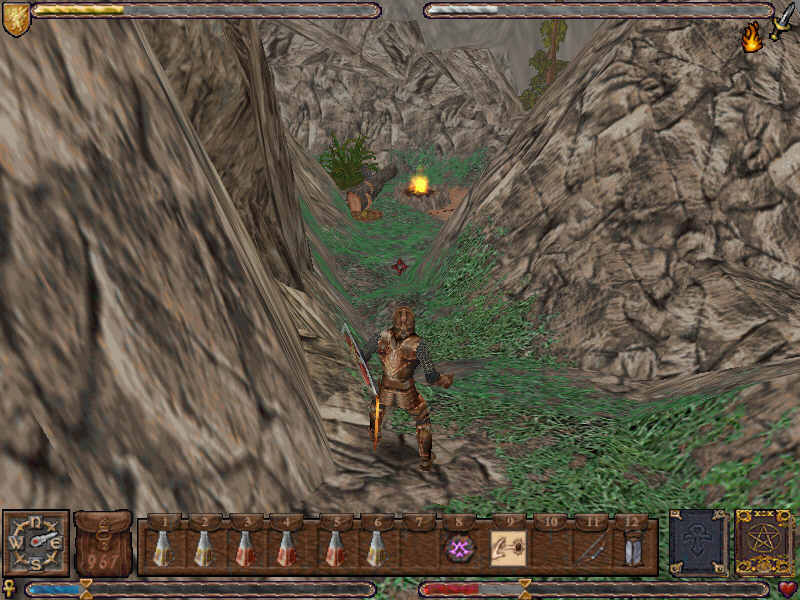Click the golden ankh icon
The image size is (800, 600).
[11, 589]
